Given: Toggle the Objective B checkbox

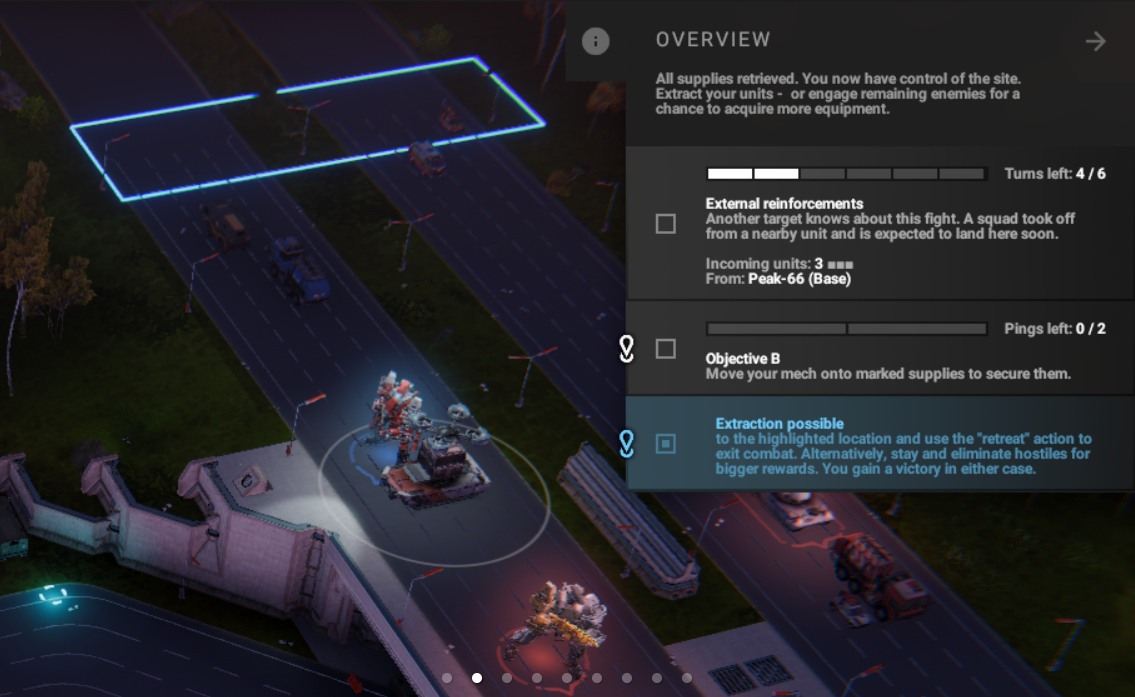Looking at the screenshot, I should pos(666,349).
